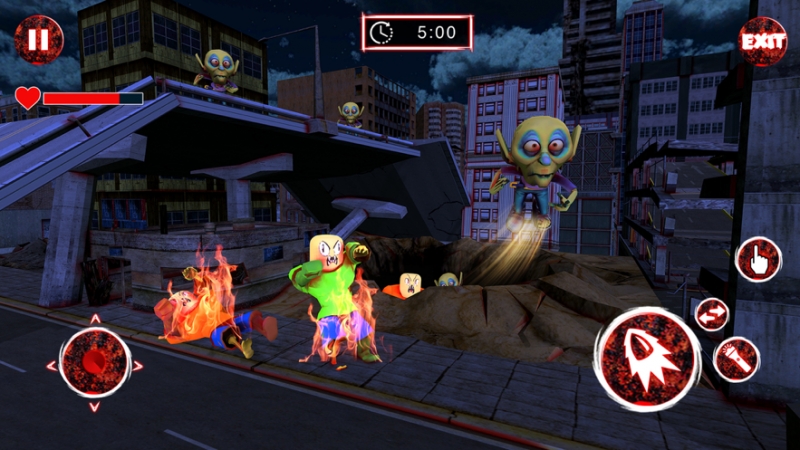Screen dimensions: 800x450
Task: Switch weapon with the arrows swap button
Action: (x=713, y=314)
